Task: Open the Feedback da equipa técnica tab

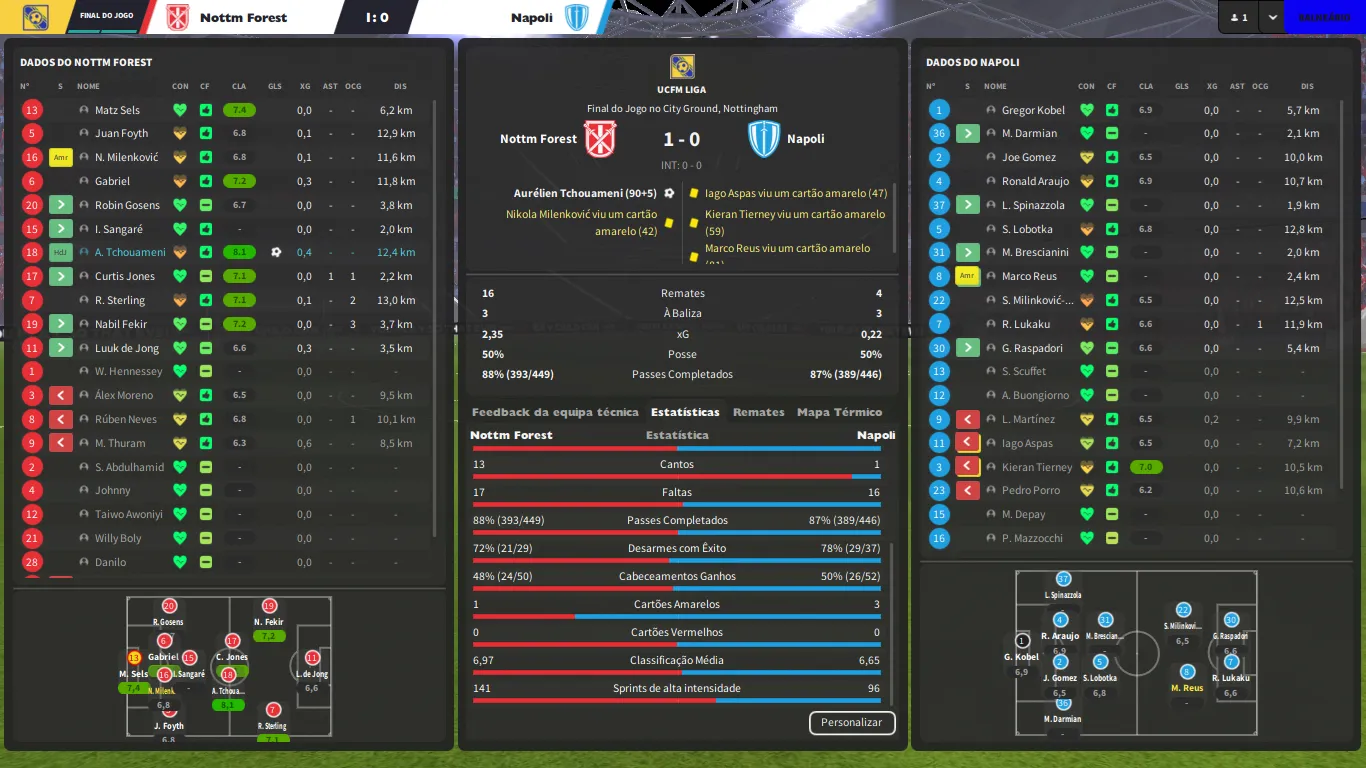Action: point(554,412)
